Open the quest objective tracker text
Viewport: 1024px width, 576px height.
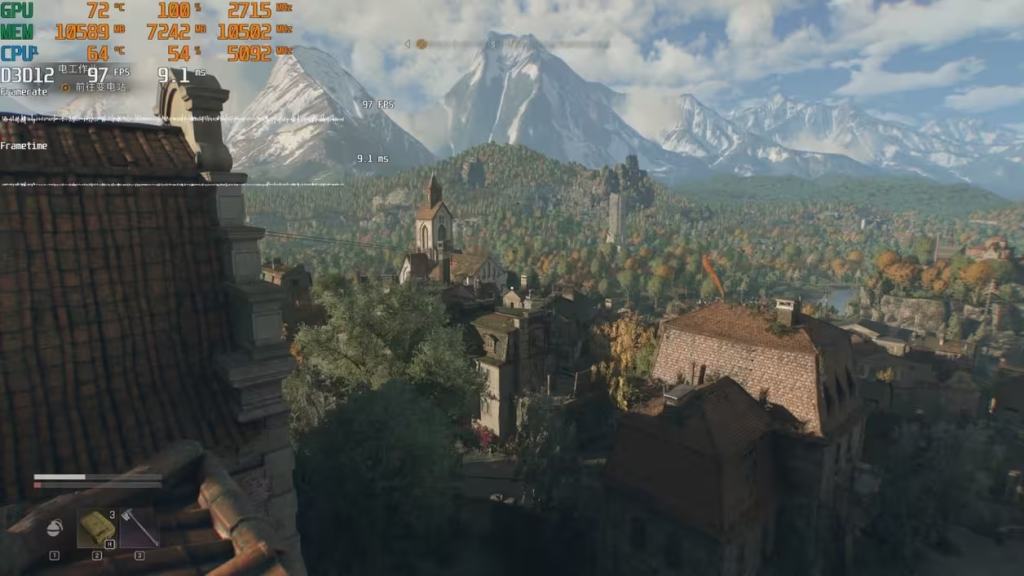tap(102, 87)
